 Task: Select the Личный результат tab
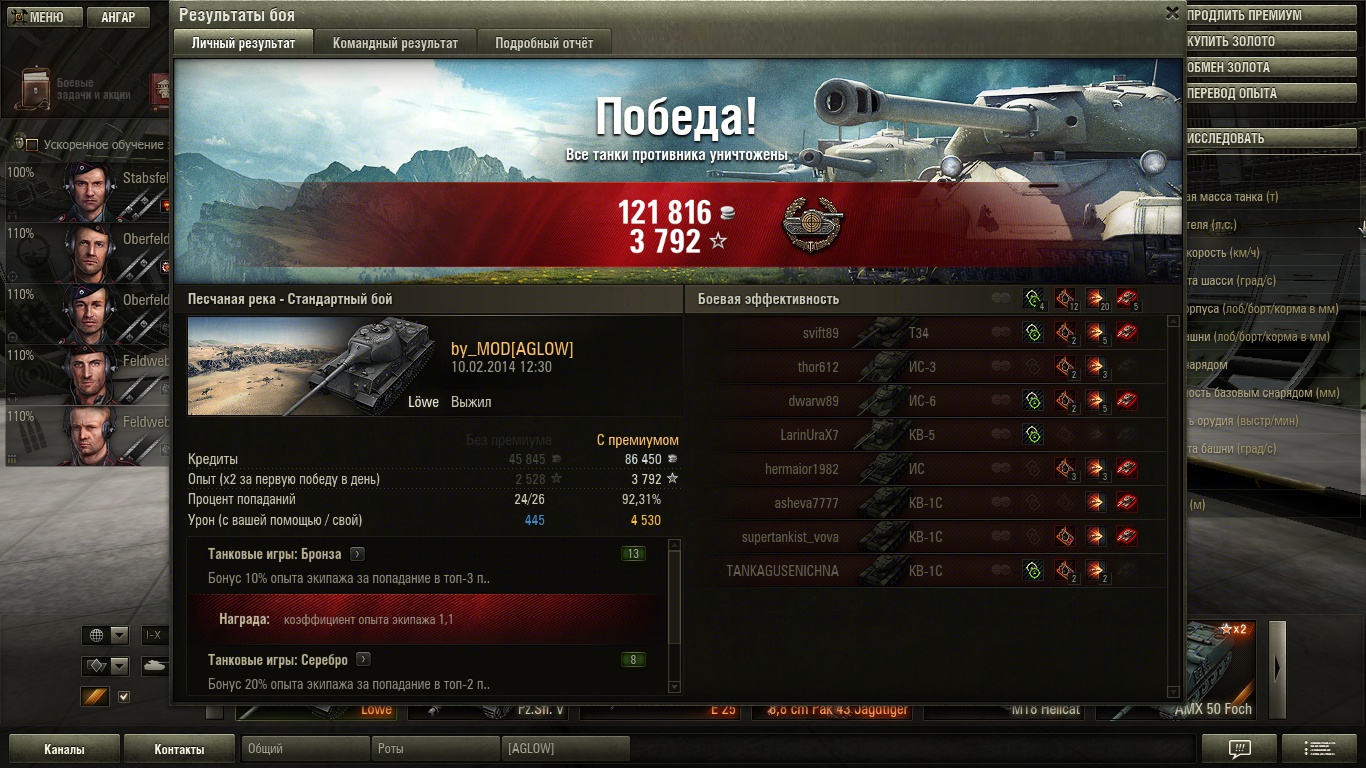[x=243, y=43]
